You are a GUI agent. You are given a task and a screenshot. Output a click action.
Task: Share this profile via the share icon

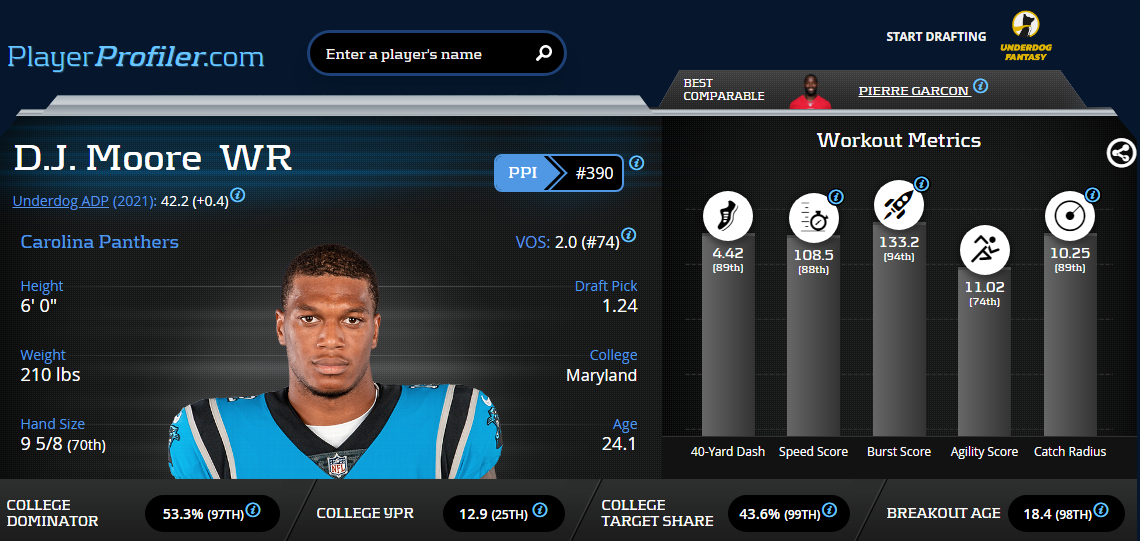click(x=1122, y=153)
